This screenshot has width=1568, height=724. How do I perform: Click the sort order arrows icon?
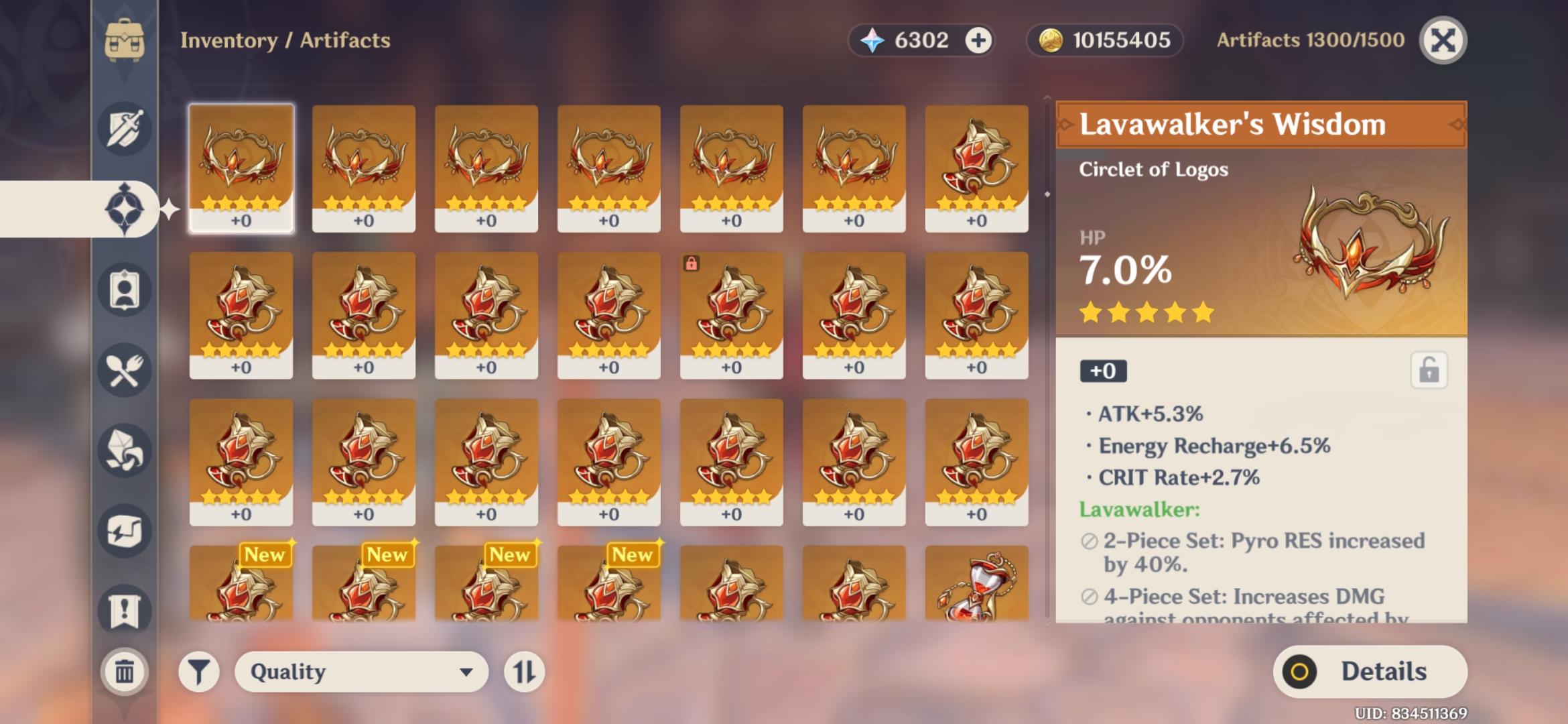click(525, 671)
